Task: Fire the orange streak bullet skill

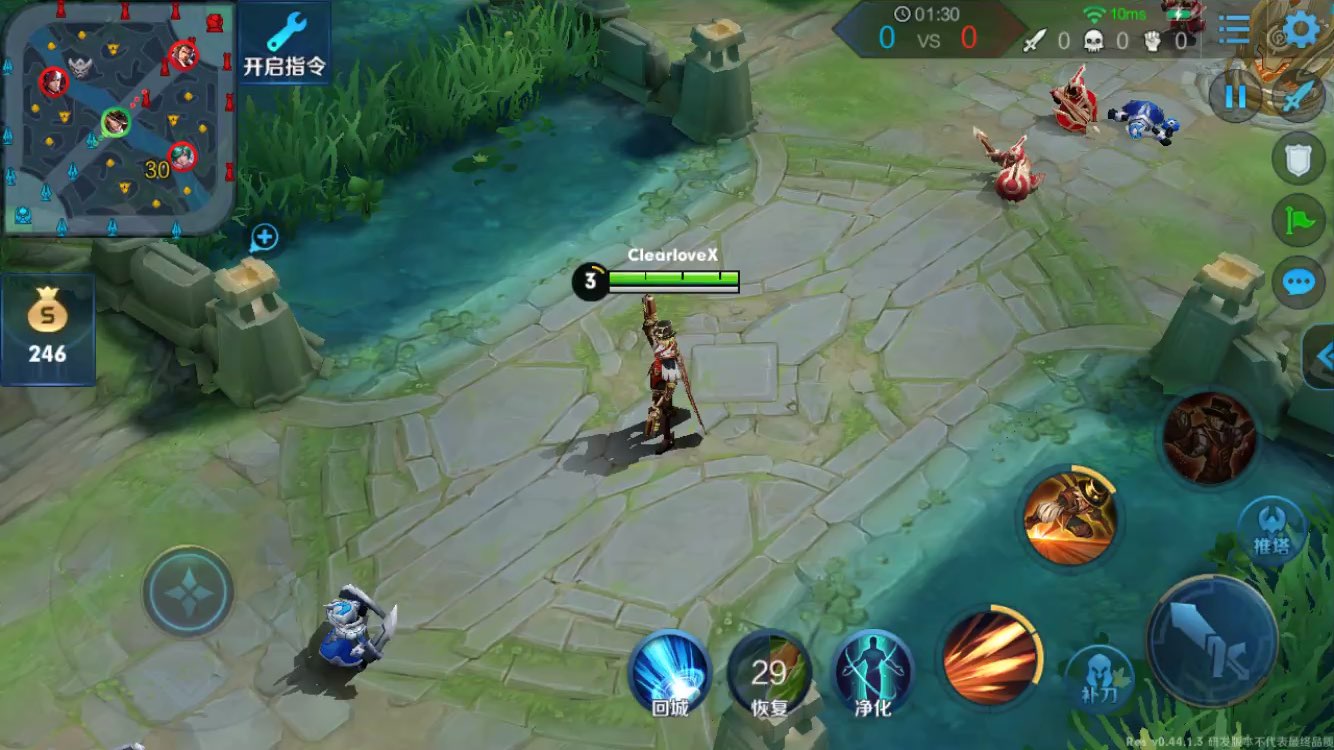Action: (x=990, y=657)
